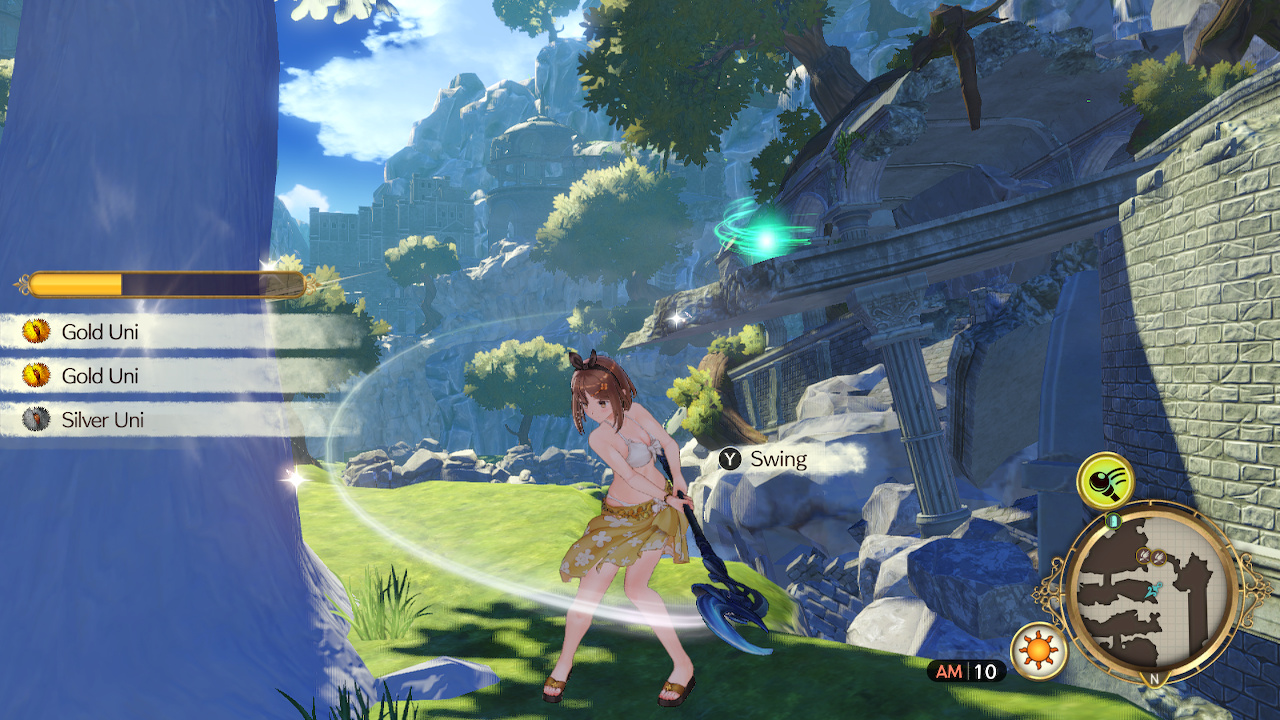The height and width of the screenshot is (720, 1280).
Task: Select the Silver Uni item icon
Action: (37, 419)
